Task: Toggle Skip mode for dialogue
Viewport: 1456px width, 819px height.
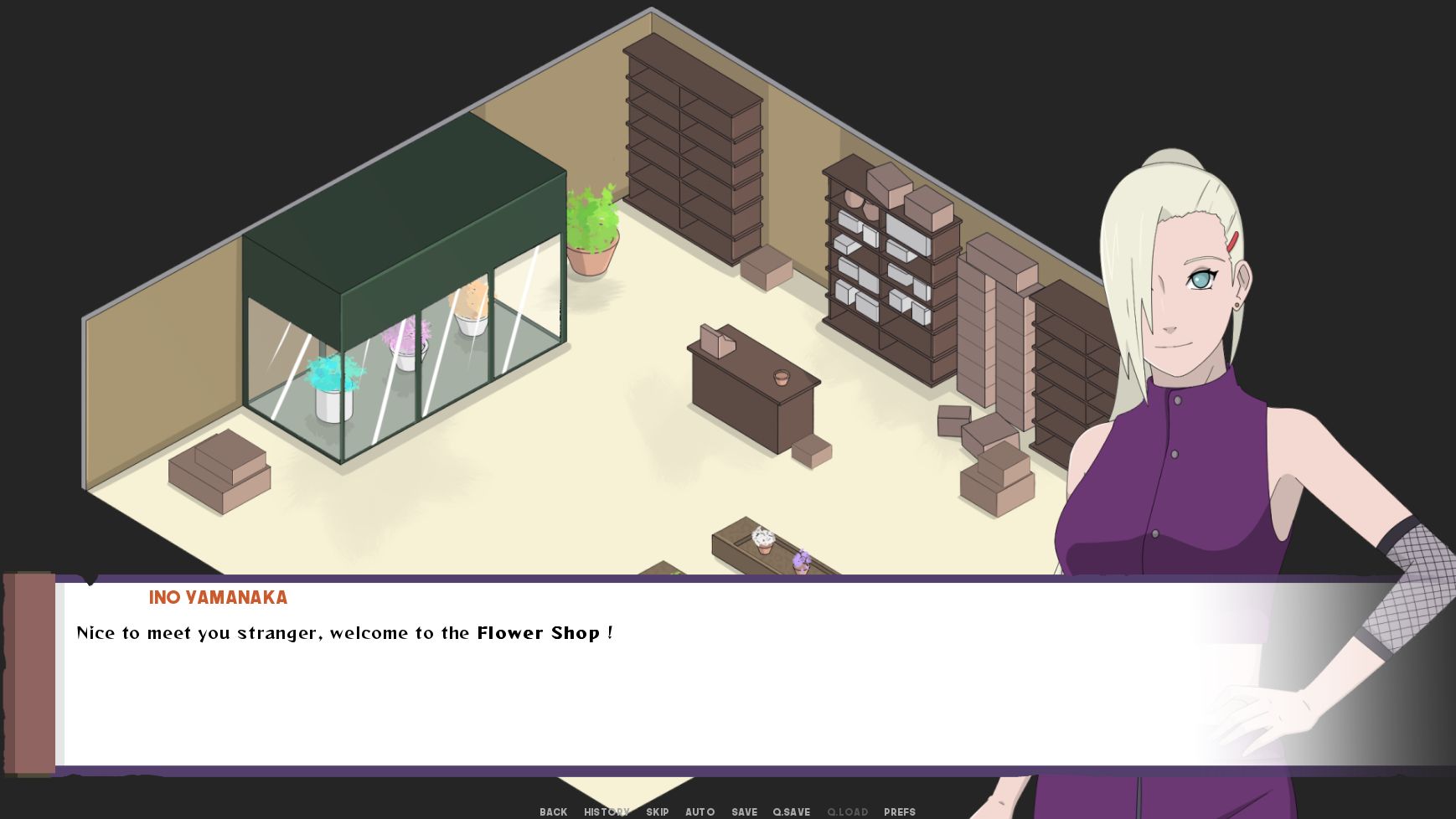Action: [x=657, y=811]
